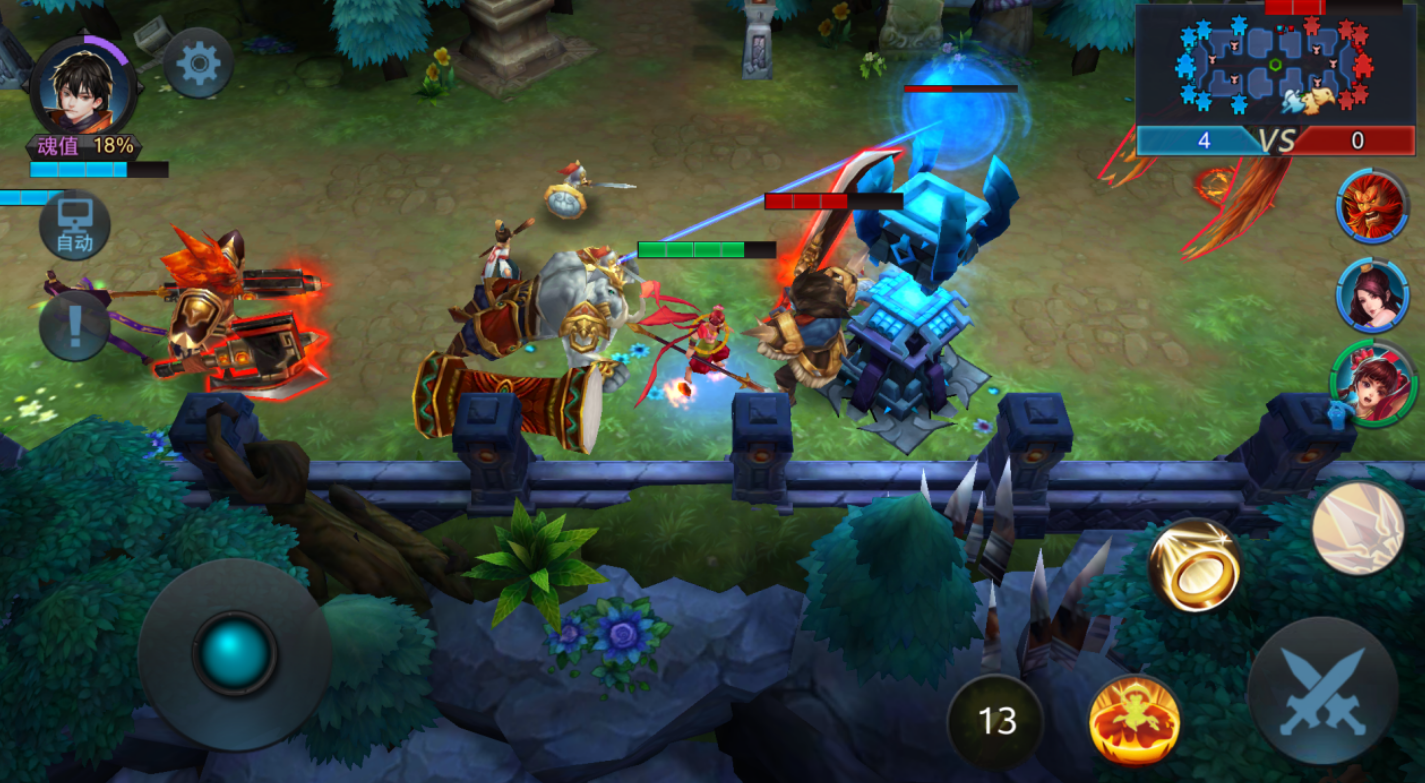Screen dimensions: 1425x783
Task: Tap the exclamation mark alert button
Action: coord(75,327)
